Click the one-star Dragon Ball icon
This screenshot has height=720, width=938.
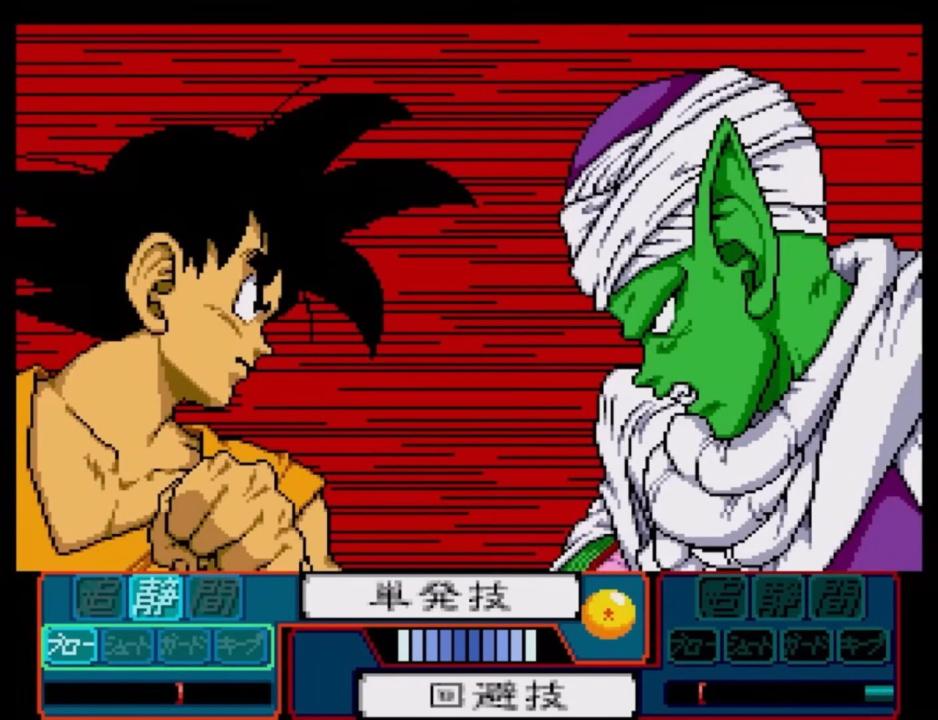pos(609,613)
